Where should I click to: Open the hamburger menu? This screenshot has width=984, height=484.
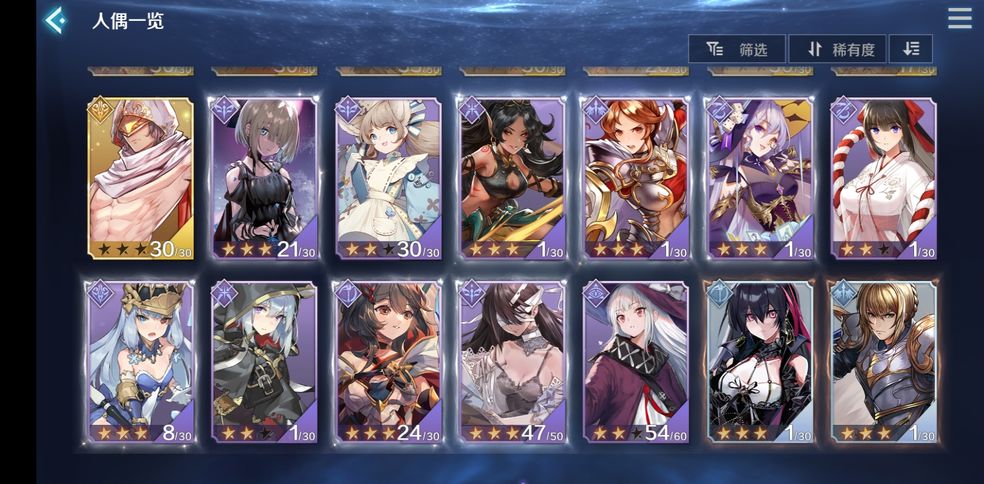tap(959, 19)
